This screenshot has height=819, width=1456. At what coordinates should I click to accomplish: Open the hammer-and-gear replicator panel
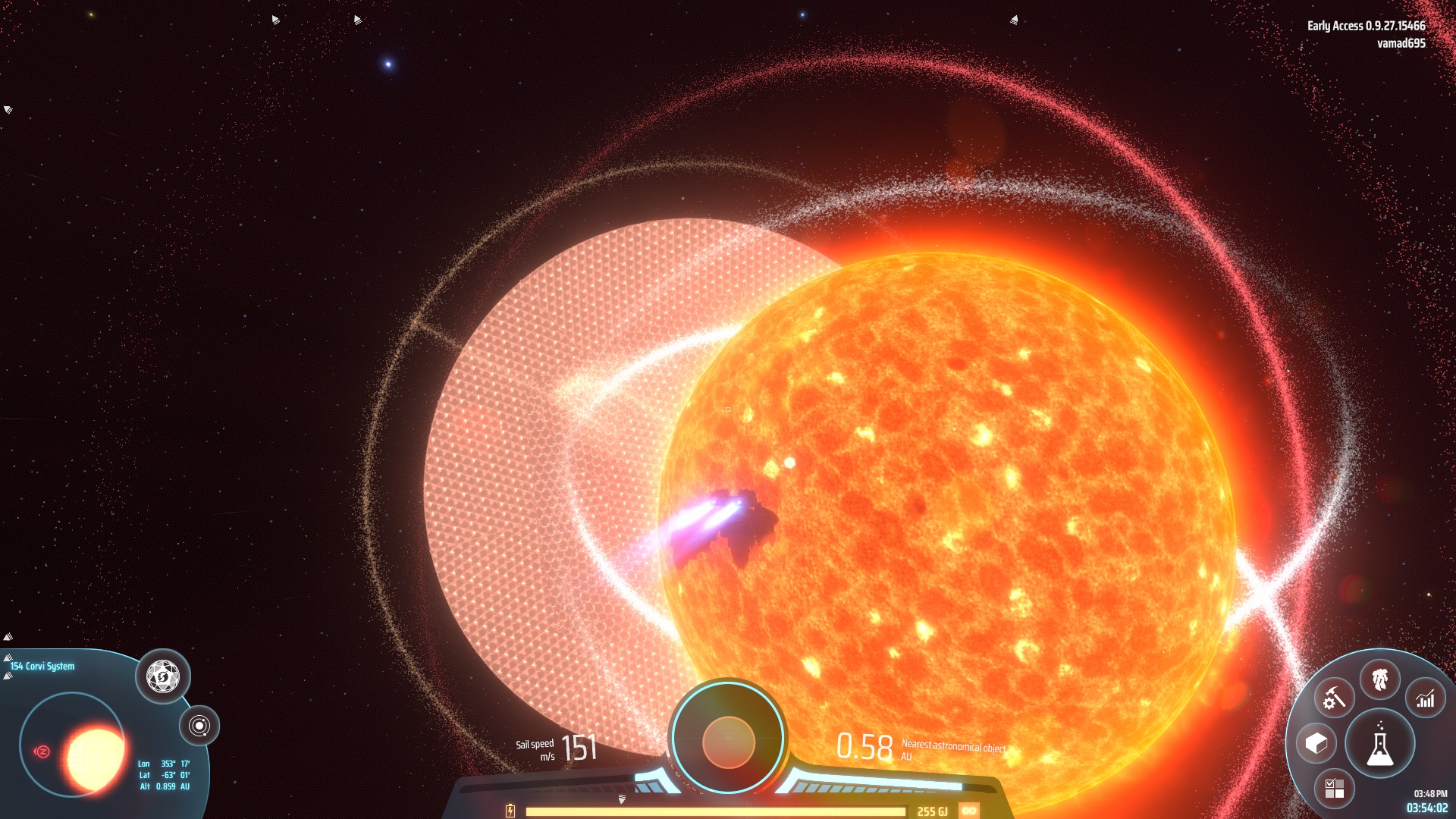point(1334,698)
